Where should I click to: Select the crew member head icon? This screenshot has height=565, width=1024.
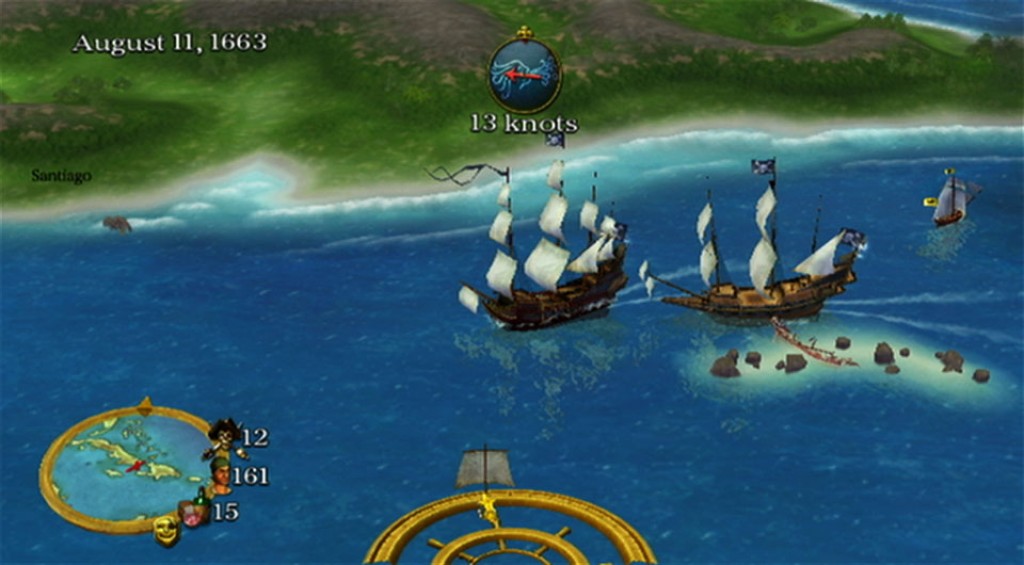tap(220, 473)
